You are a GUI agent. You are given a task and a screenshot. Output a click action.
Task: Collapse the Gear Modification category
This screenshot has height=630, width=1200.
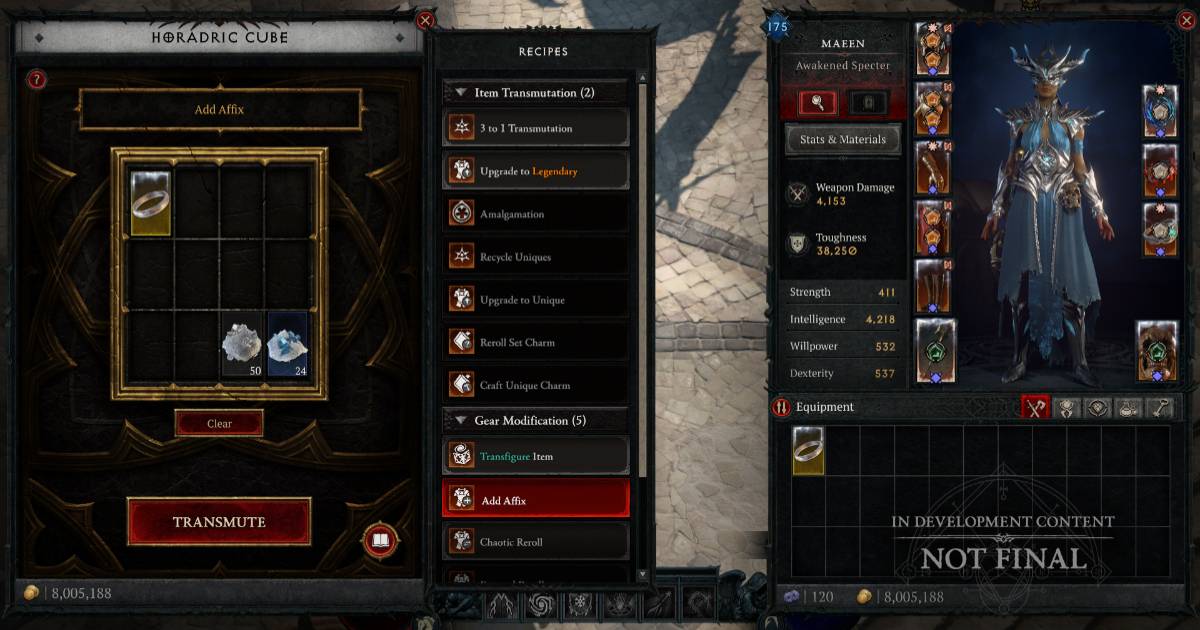(x=461, y=421)
